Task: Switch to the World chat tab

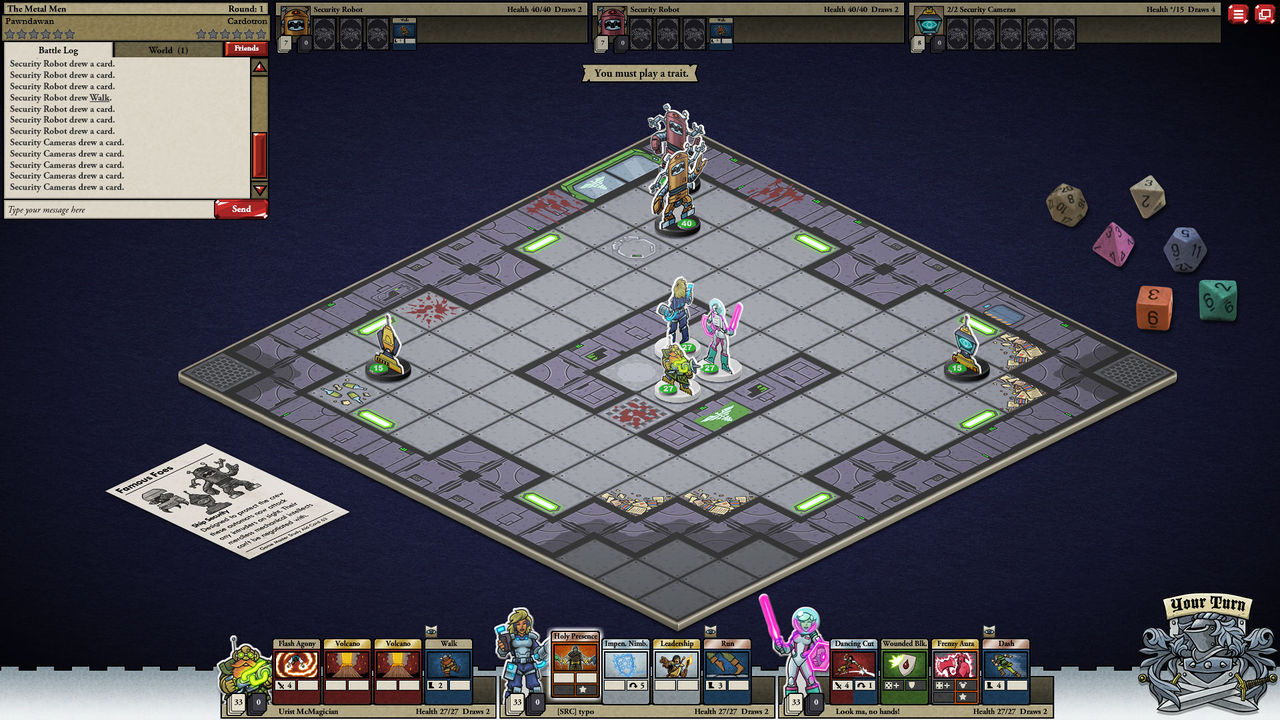Action: click(167, 49)
